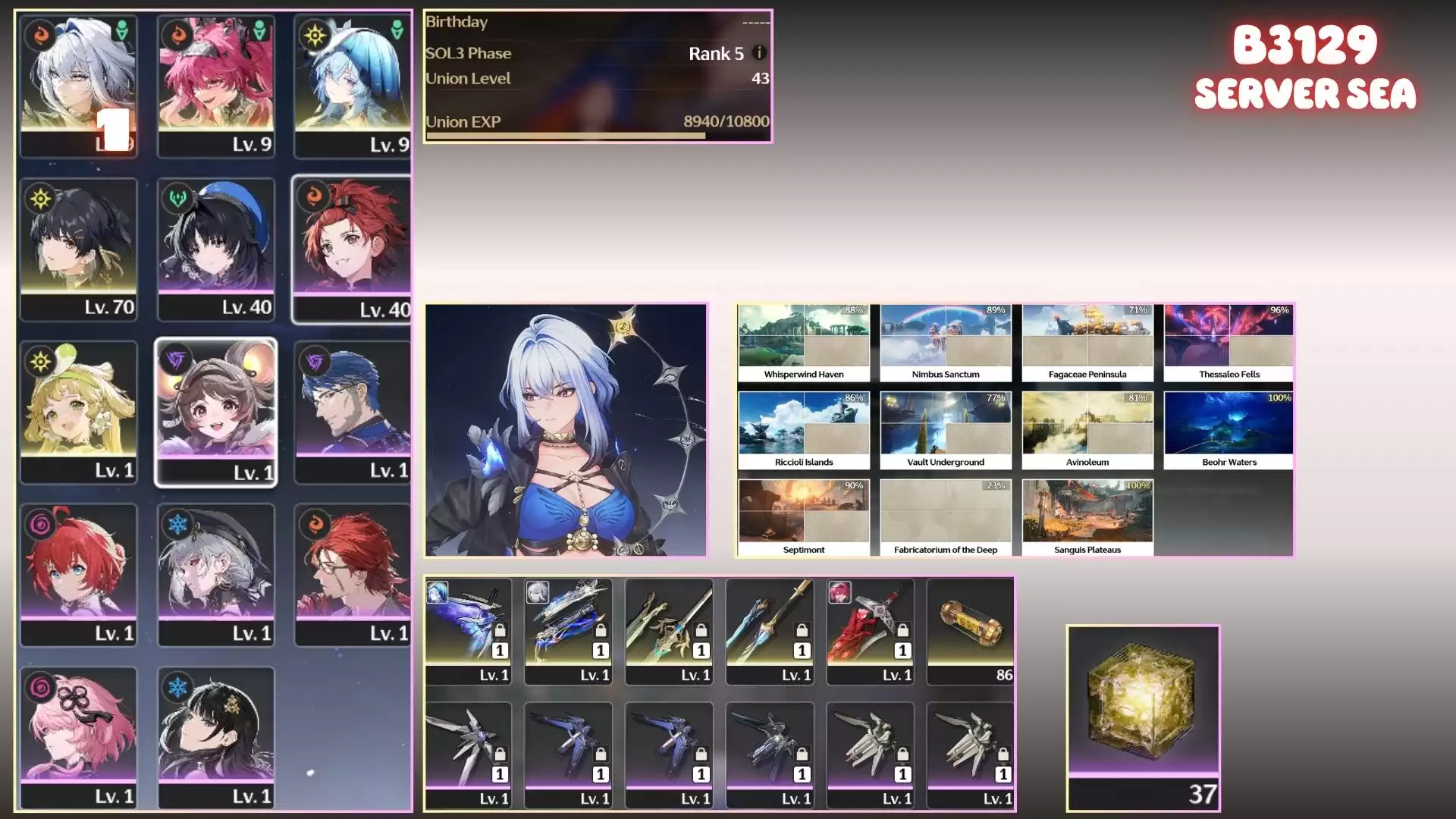The width and height of the screenshot is (1456, 819).
Task: Open the Whisperwind Haven region tile
Action: click(x=804, y=343)
